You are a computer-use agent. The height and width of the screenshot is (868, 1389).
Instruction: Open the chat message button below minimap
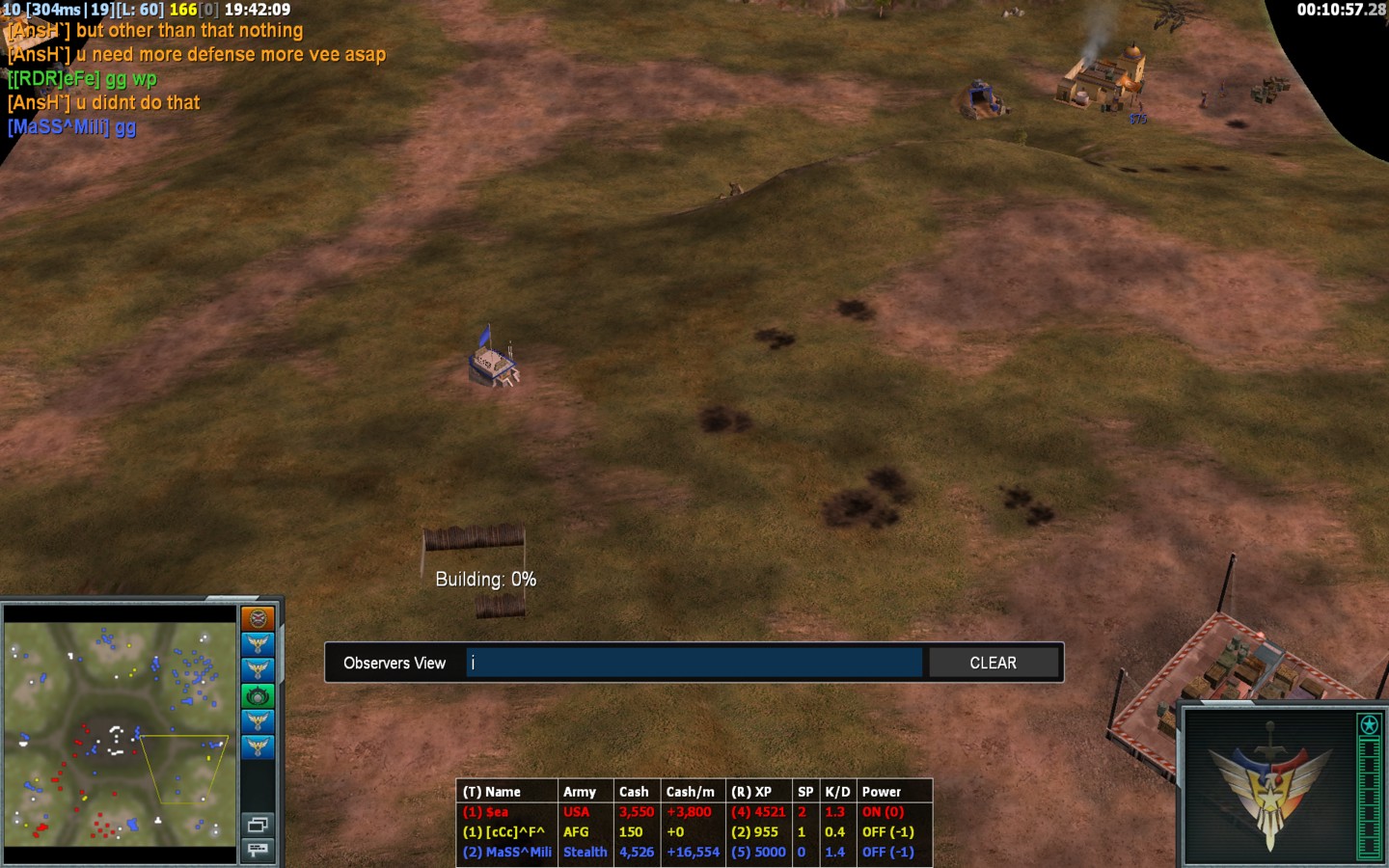click(258, 849)
